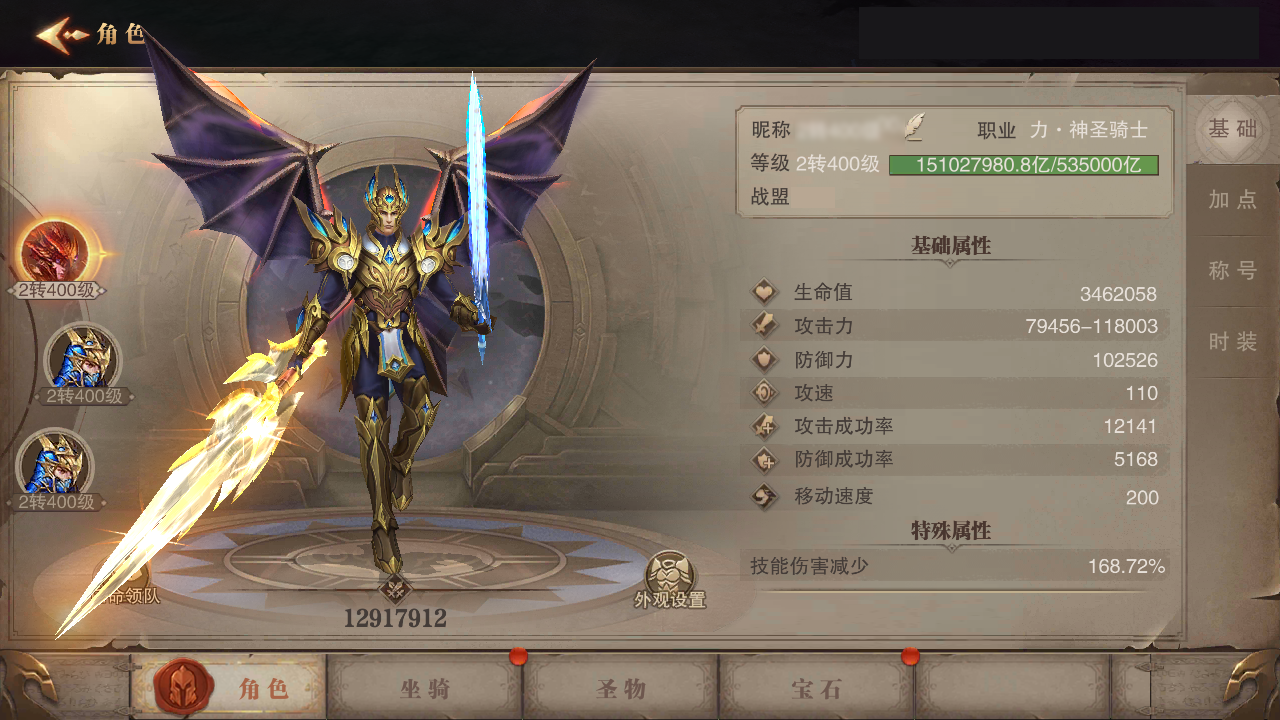Open the 坐骑 bottom tab
Image resolution: width=1280 pixels, height=720 pixels.
point(425,688)
